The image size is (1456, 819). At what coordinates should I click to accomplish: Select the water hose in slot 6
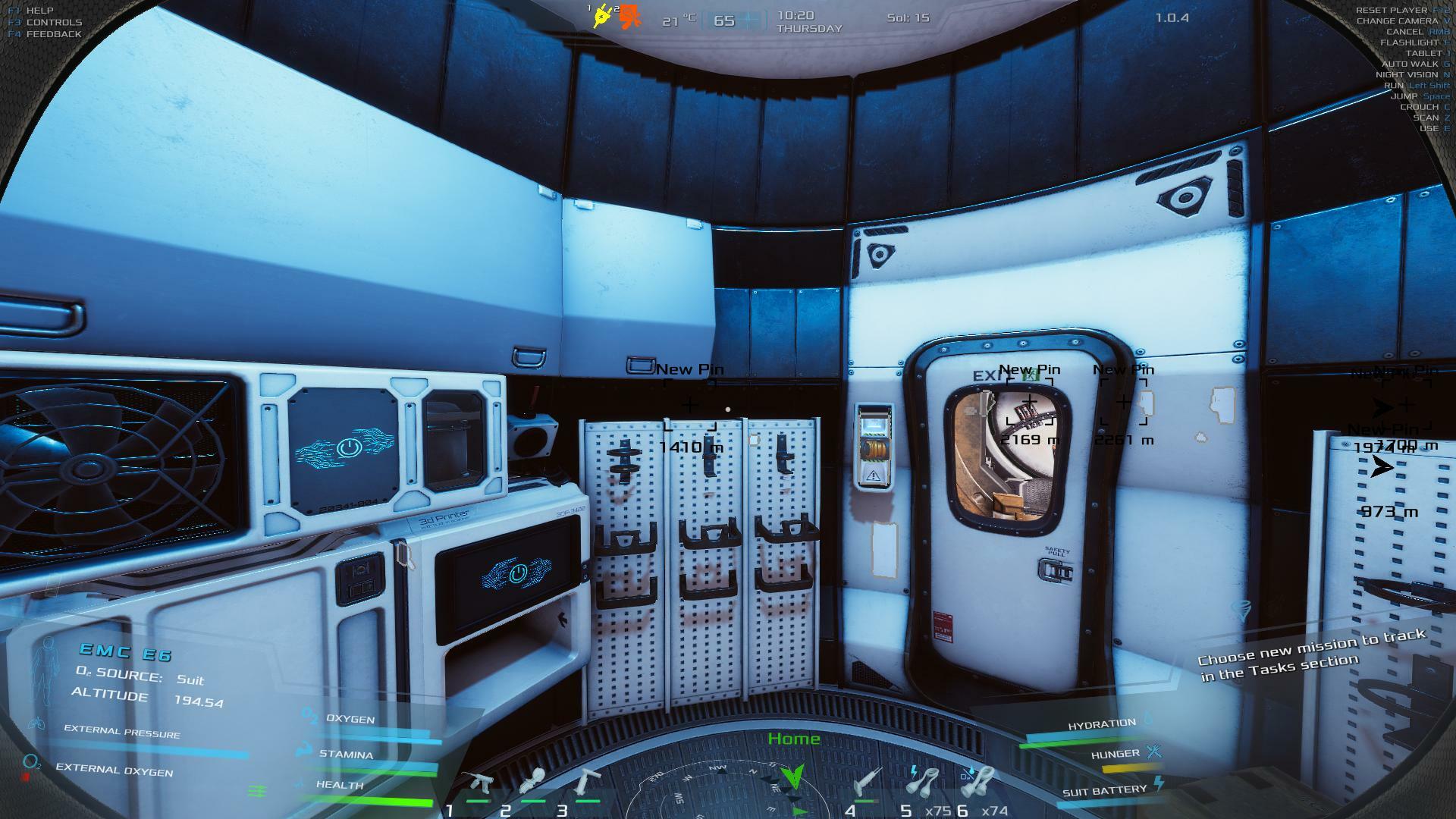point(981,782)
